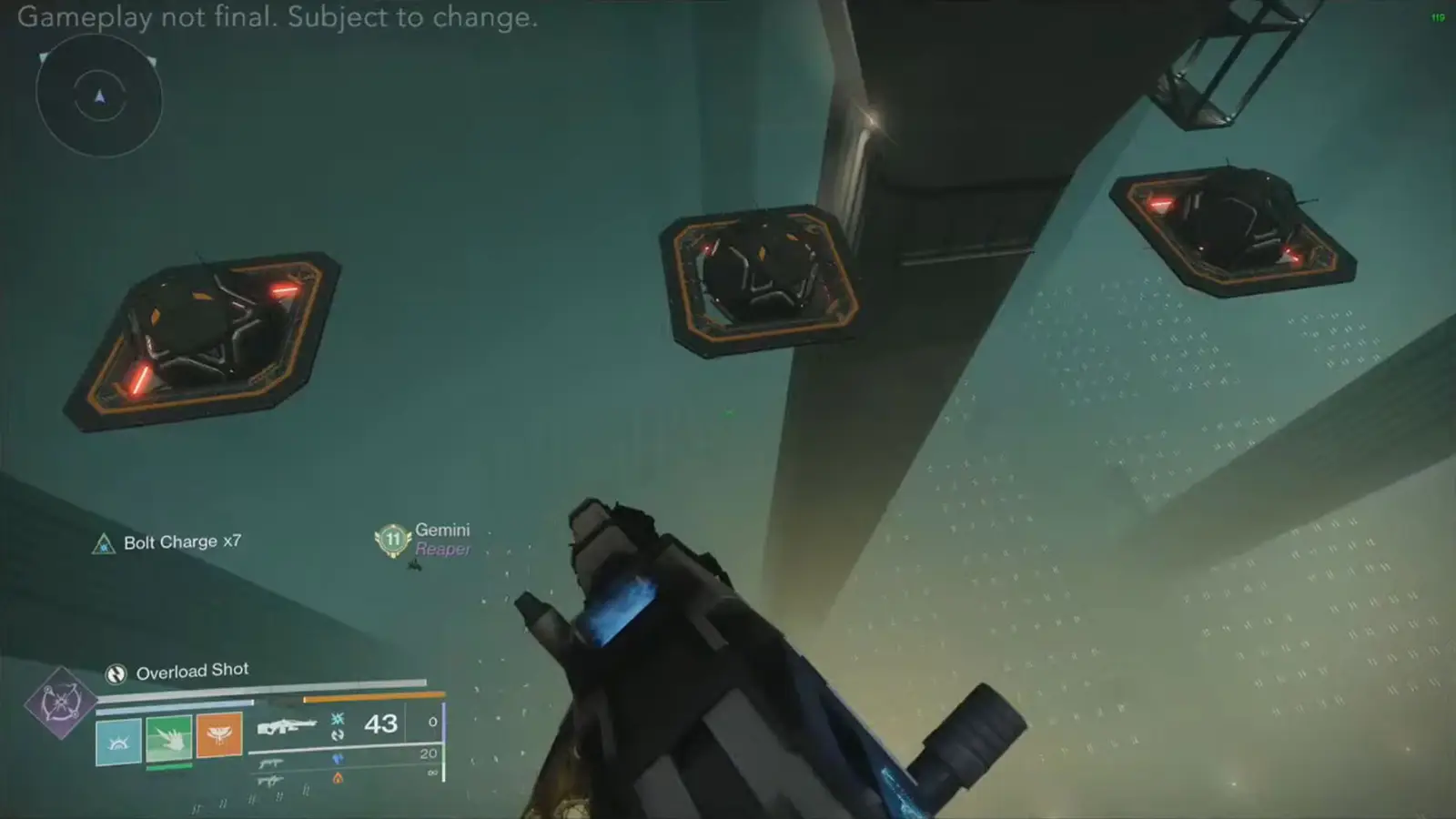Select the Overload Shot perk icon

click(x=116, y=674)
